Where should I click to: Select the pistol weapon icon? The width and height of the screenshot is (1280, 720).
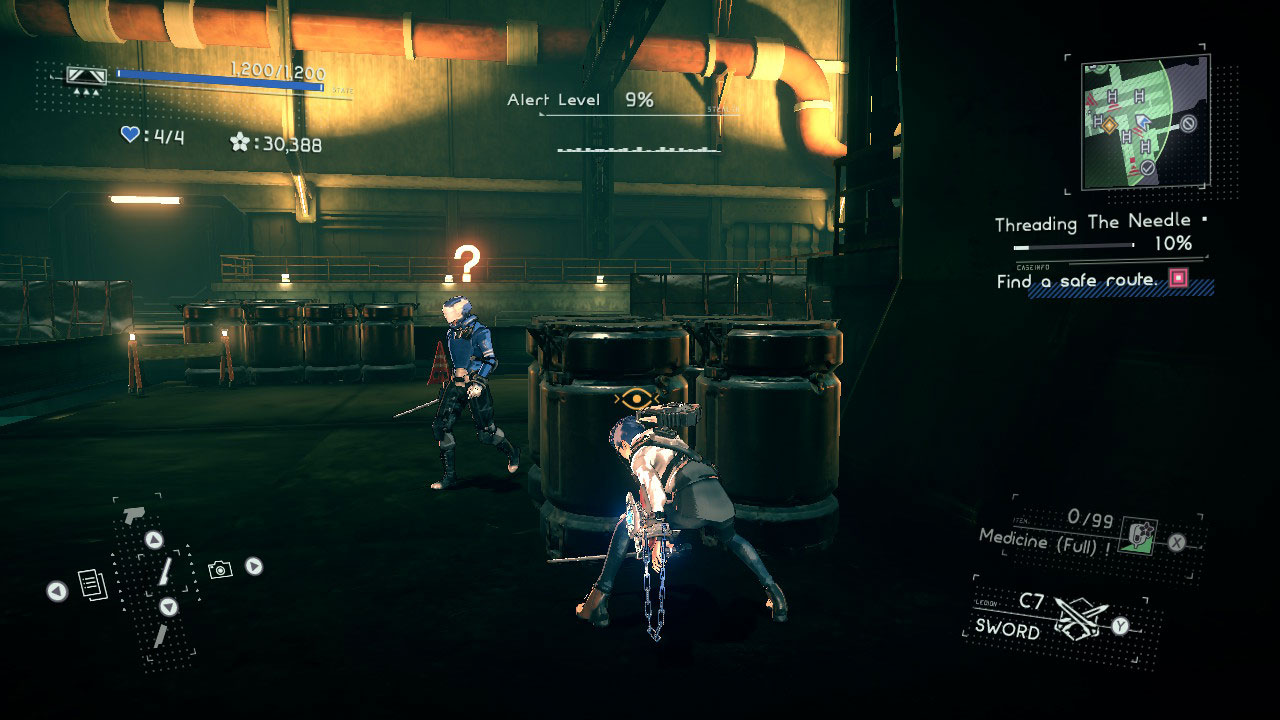(133, 515)
